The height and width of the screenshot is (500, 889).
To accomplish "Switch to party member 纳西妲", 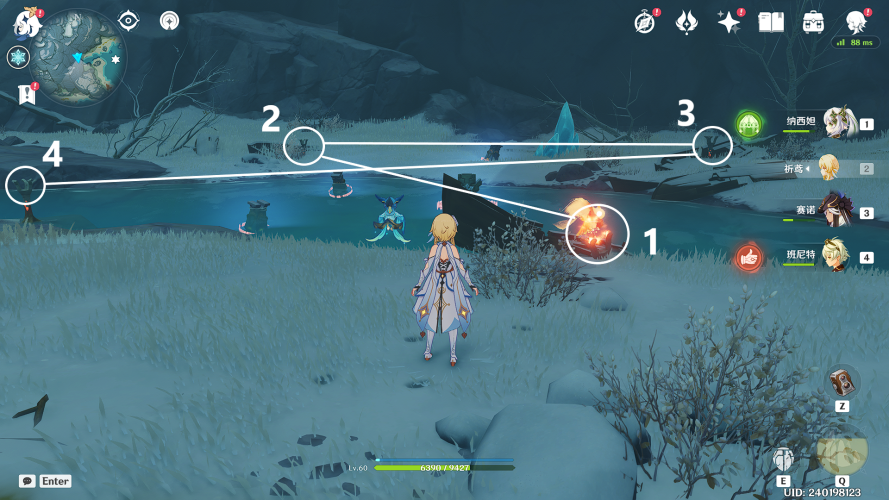I will (x=840, y=124).
